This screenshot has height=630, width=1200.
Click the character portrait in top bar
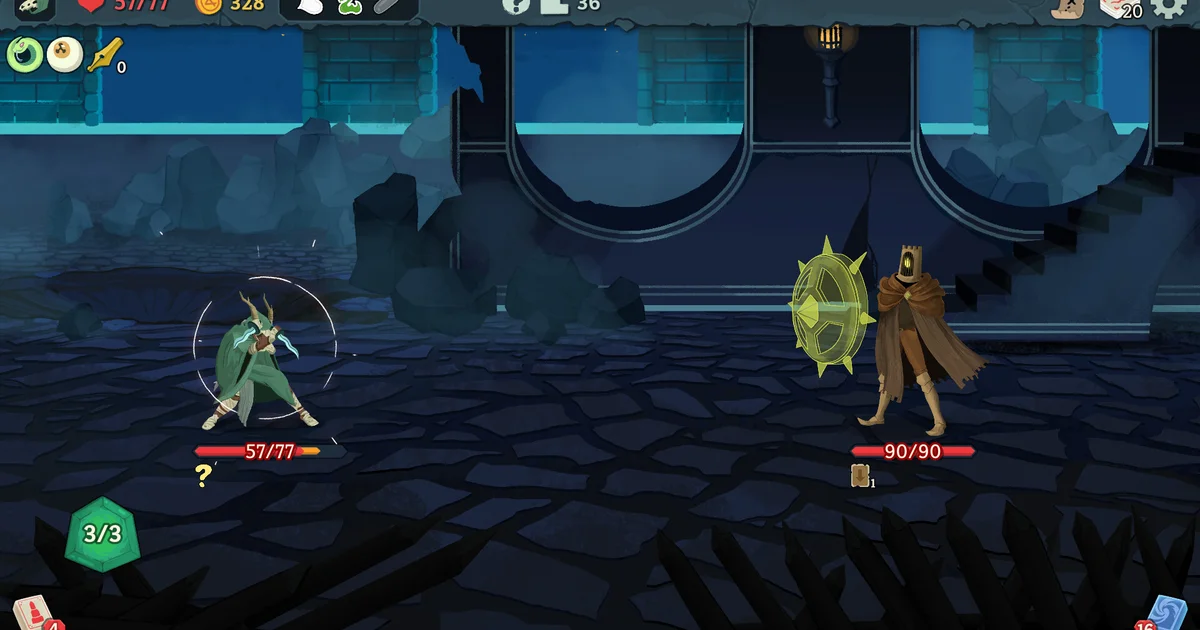pyautogui.click(x=35, y=7)
